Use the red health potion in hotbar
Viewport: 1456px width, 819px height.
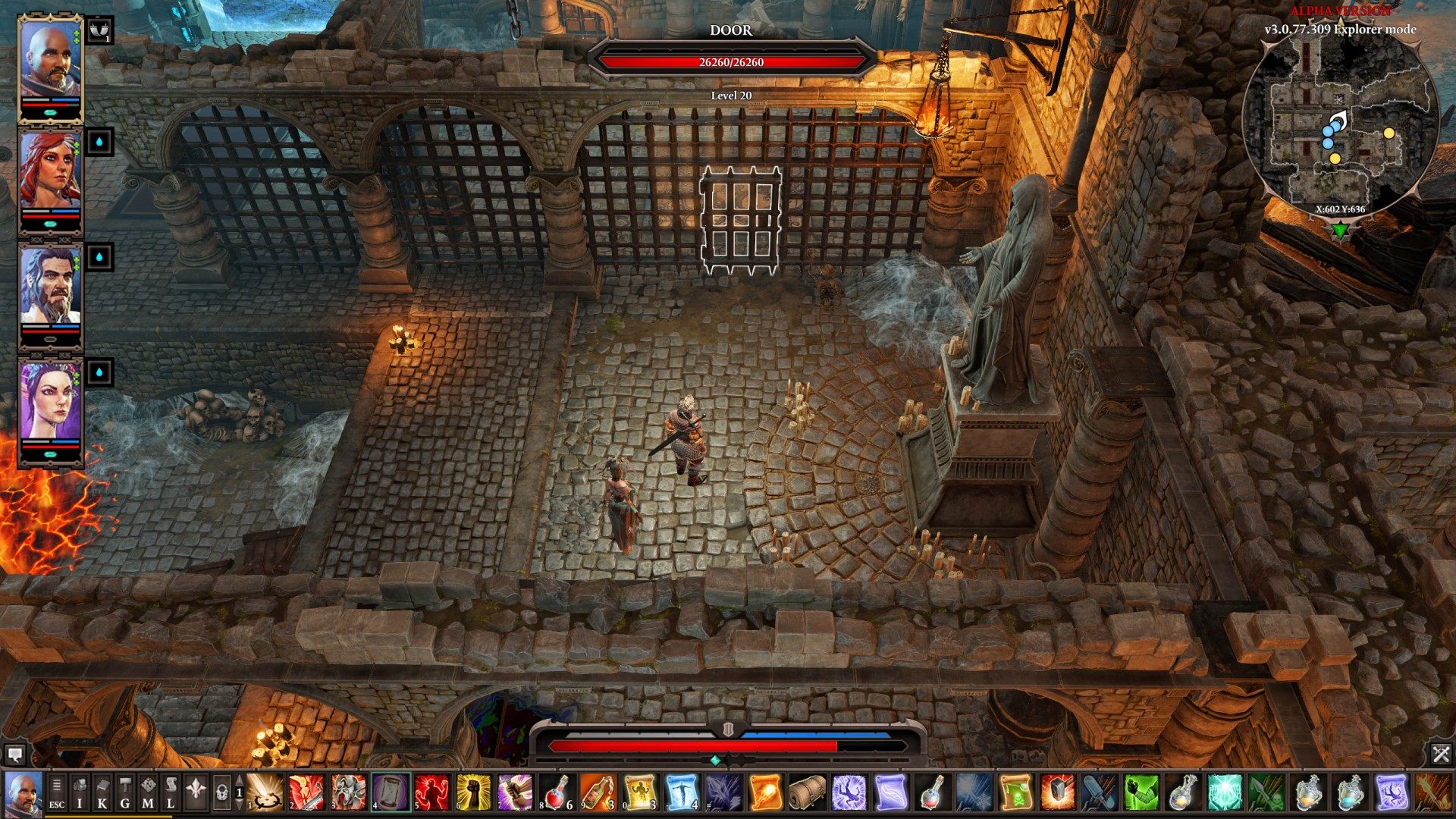[557, 792]
